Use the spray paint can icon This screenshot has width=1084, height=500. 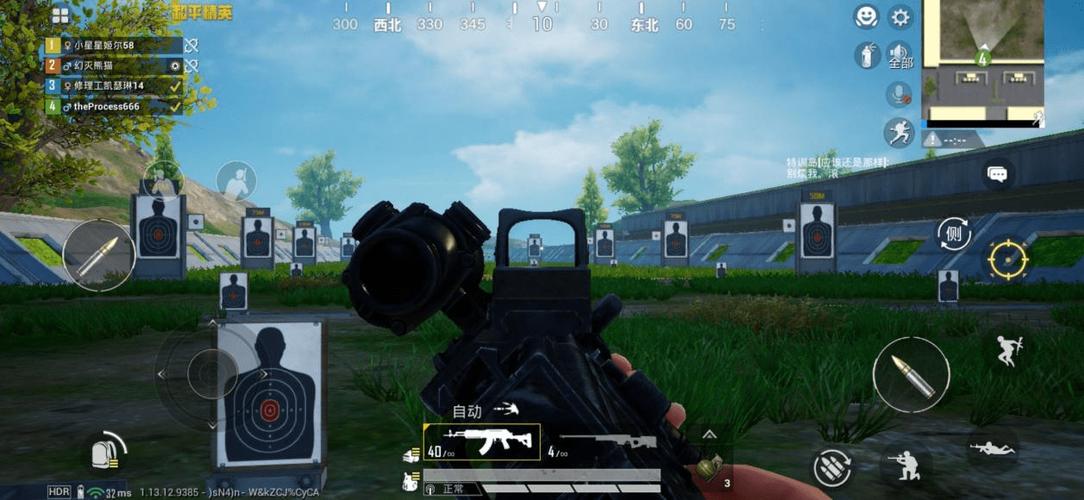click(x=866, y=55)
